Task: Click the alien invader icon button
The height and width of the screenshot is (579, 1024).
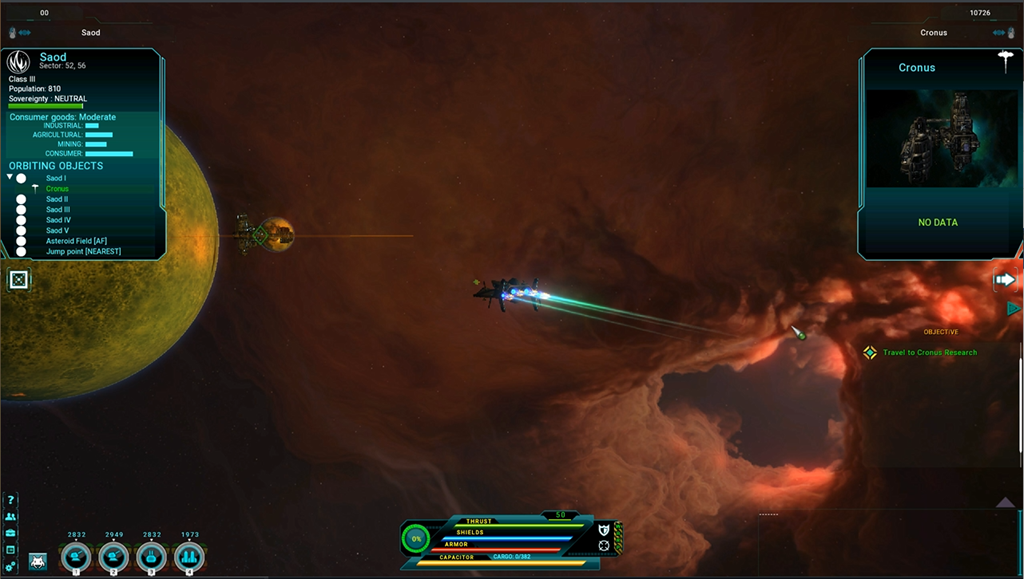Action: [38, 561]
